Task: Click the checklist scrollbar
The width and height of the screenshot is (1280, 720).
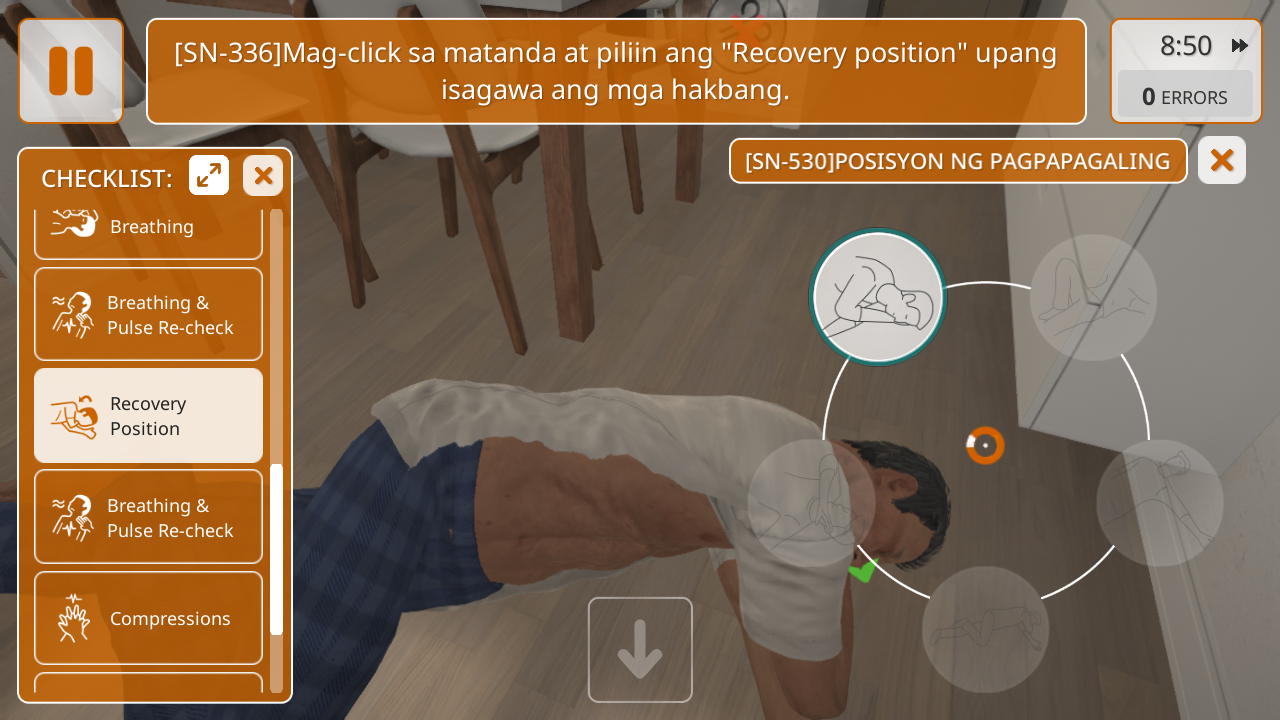Action: 277,548
